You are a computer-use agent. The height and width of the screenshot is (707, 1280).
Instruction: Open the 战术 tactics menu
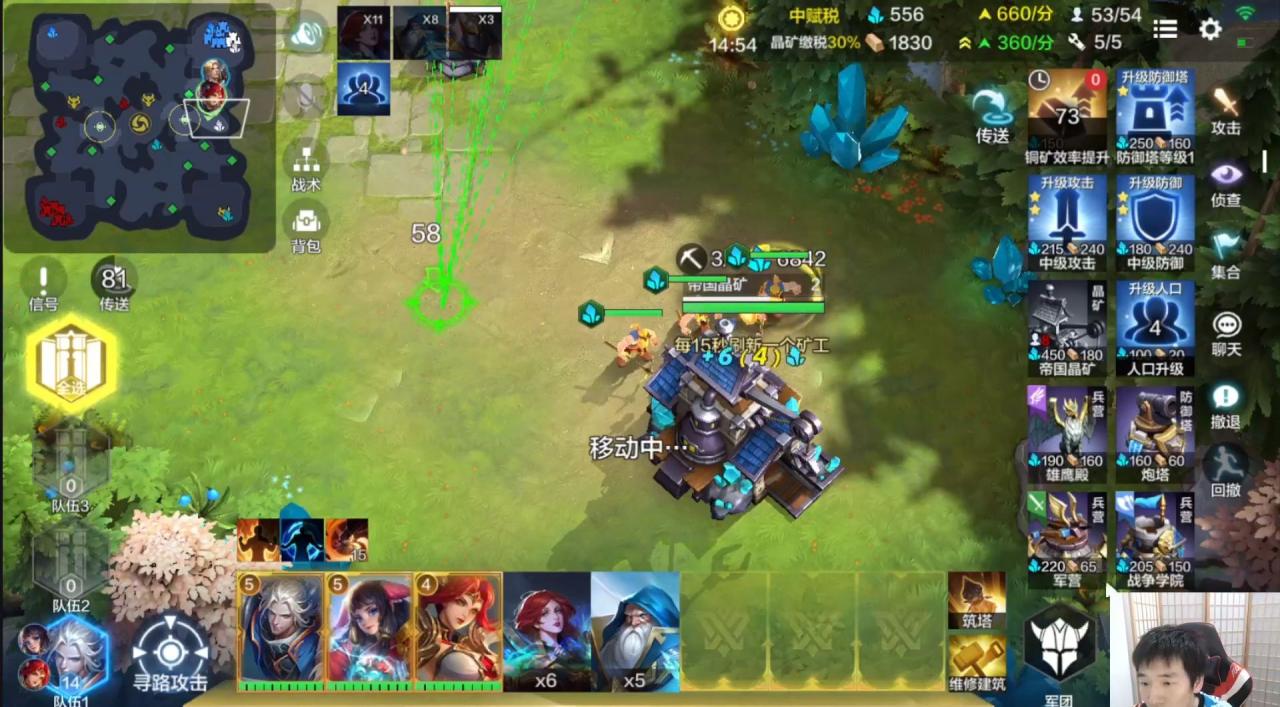pyautogui.click(x=306, y=165)
